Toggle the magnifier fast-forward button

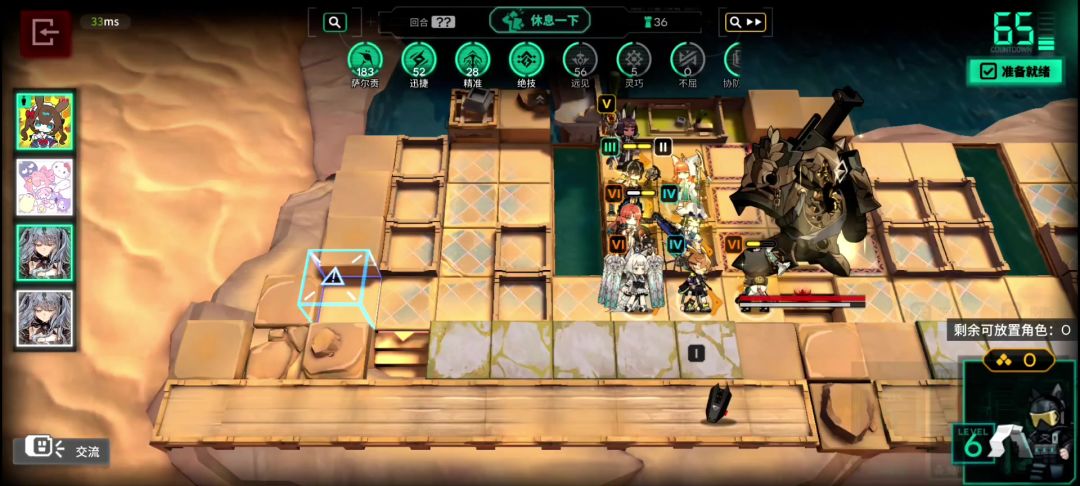pyautogui.click(x=746, y=22)
